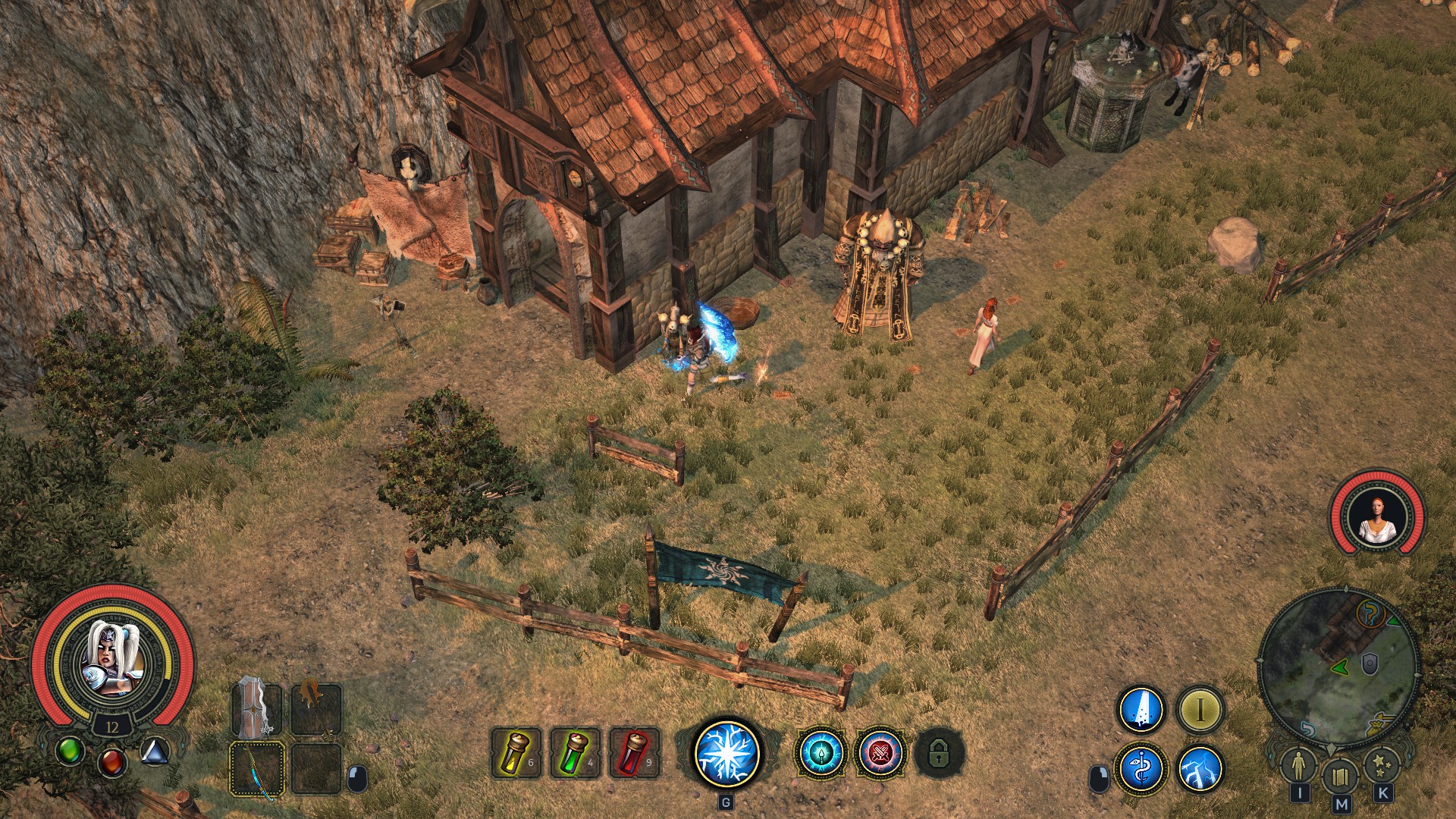Use the yellow potion

point(516,752)
